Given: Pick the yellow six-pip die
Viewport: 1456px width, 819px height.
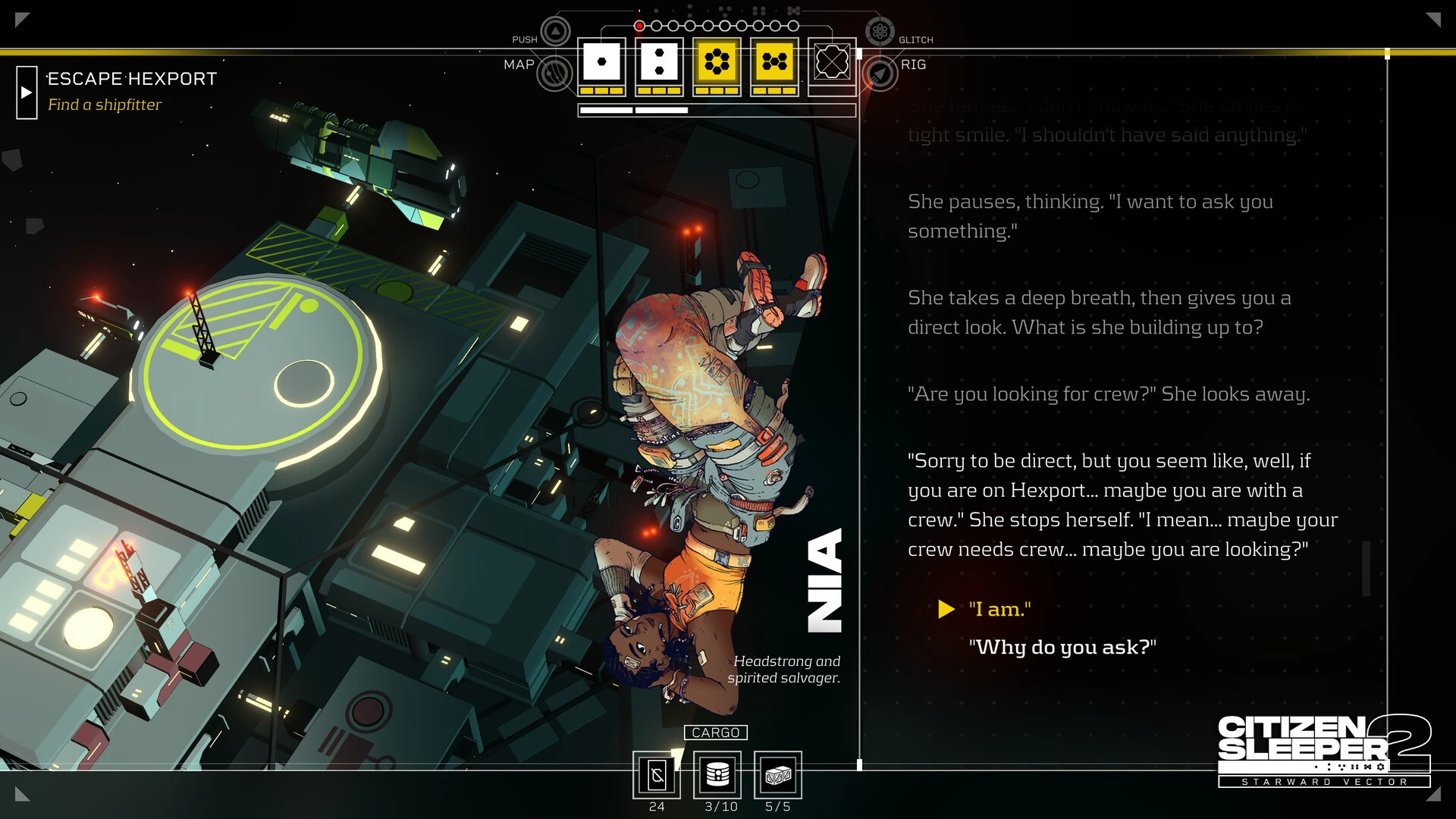Looking at the screenshot, I should 717,62.
